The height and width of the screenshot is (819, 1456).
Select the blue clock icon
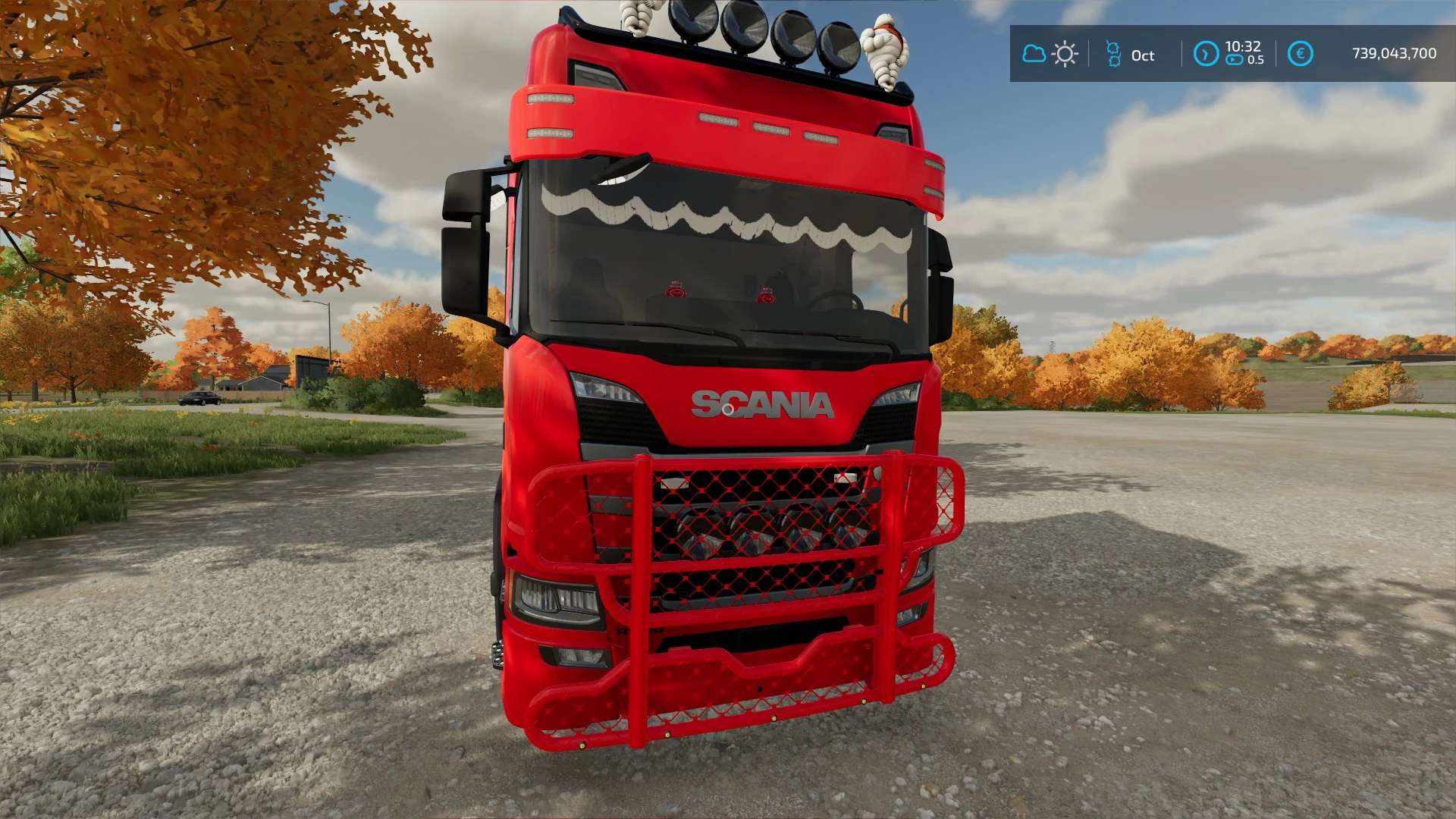click(1206, 54)
